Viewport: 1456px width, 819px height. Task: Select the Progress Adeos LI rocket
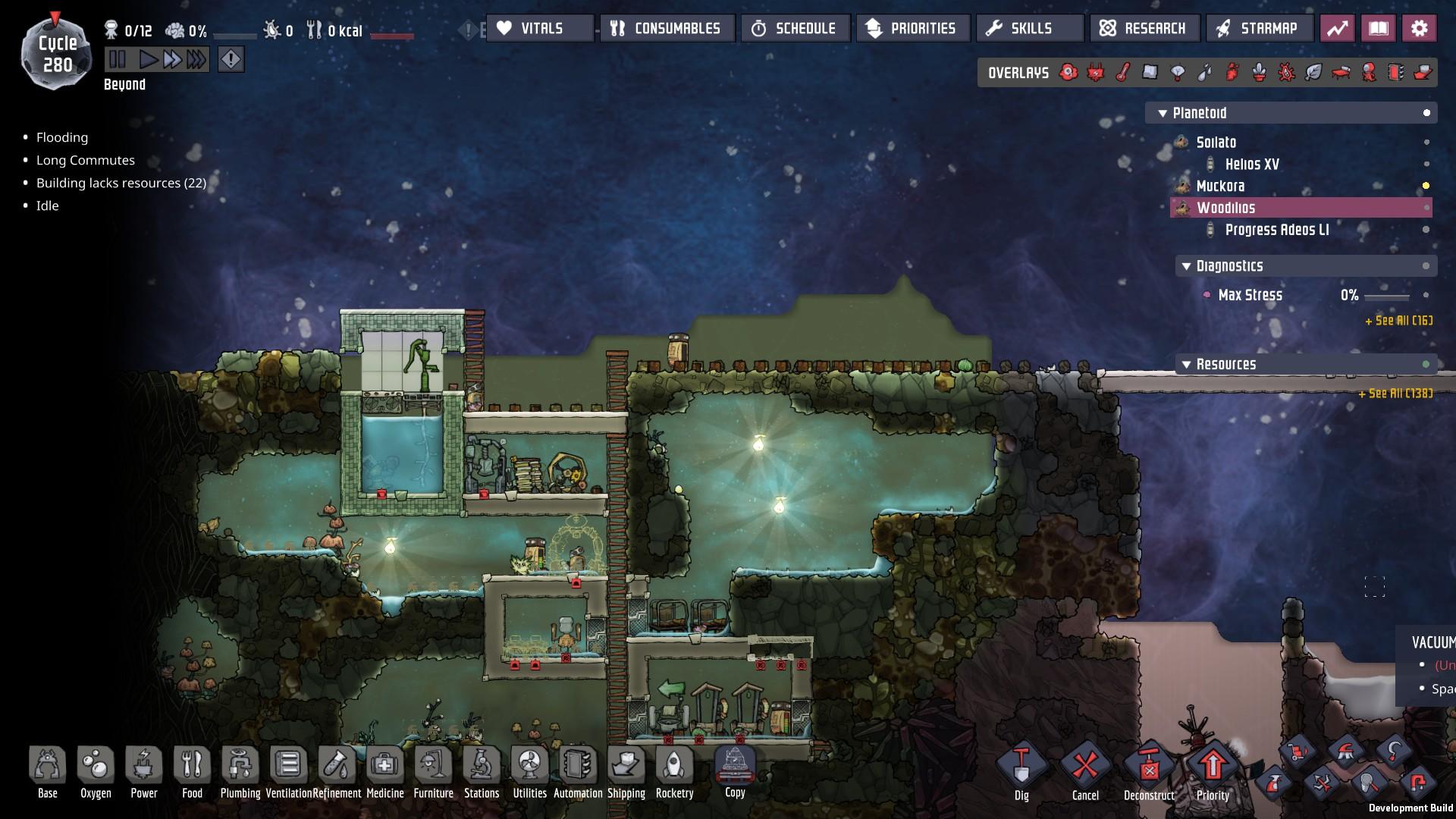coord(1276,230)
